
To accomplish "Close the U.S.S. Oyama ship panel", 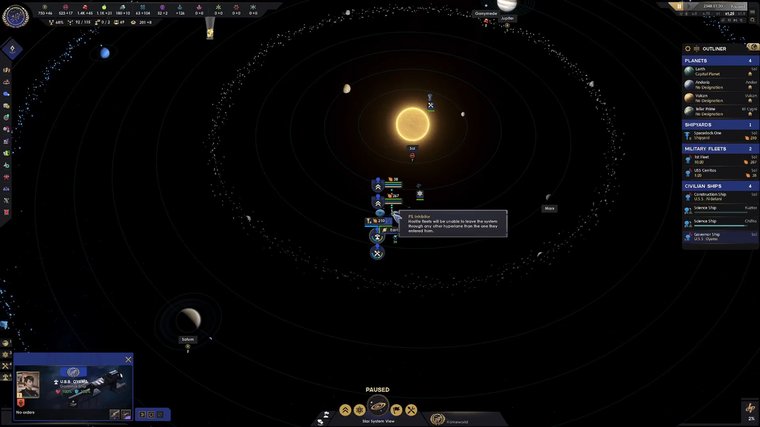I will (128, 359).
